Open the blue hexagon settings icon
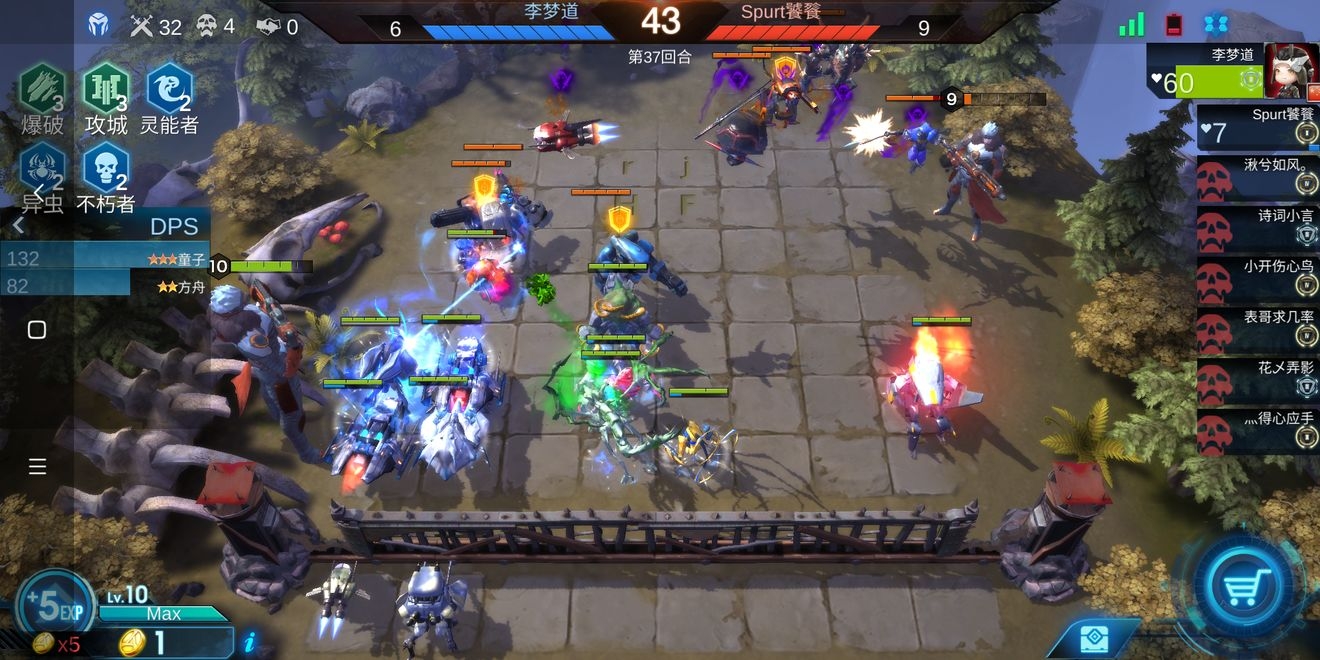 coord(1215,24)
